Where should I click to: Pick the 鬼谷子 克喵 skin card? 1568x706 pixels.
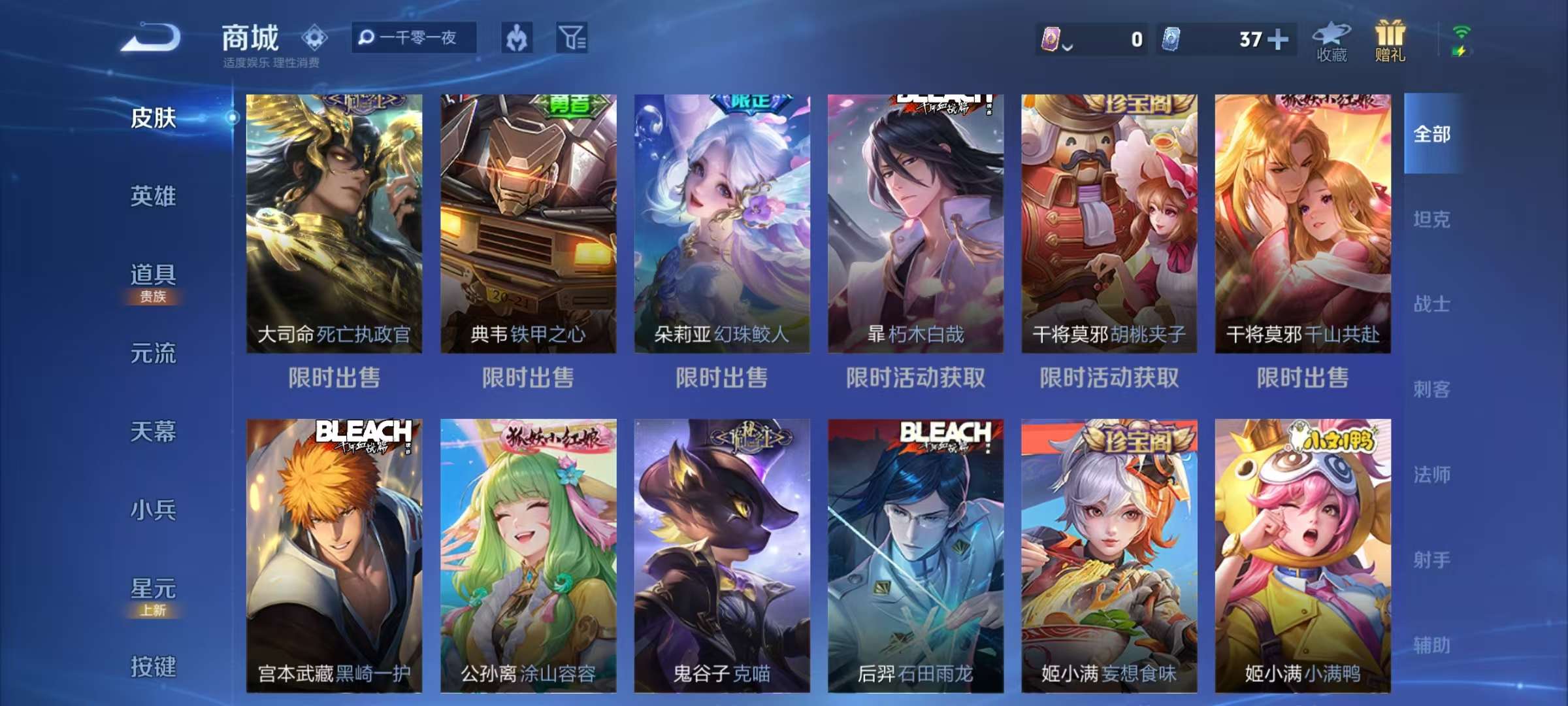pos(722,556)
